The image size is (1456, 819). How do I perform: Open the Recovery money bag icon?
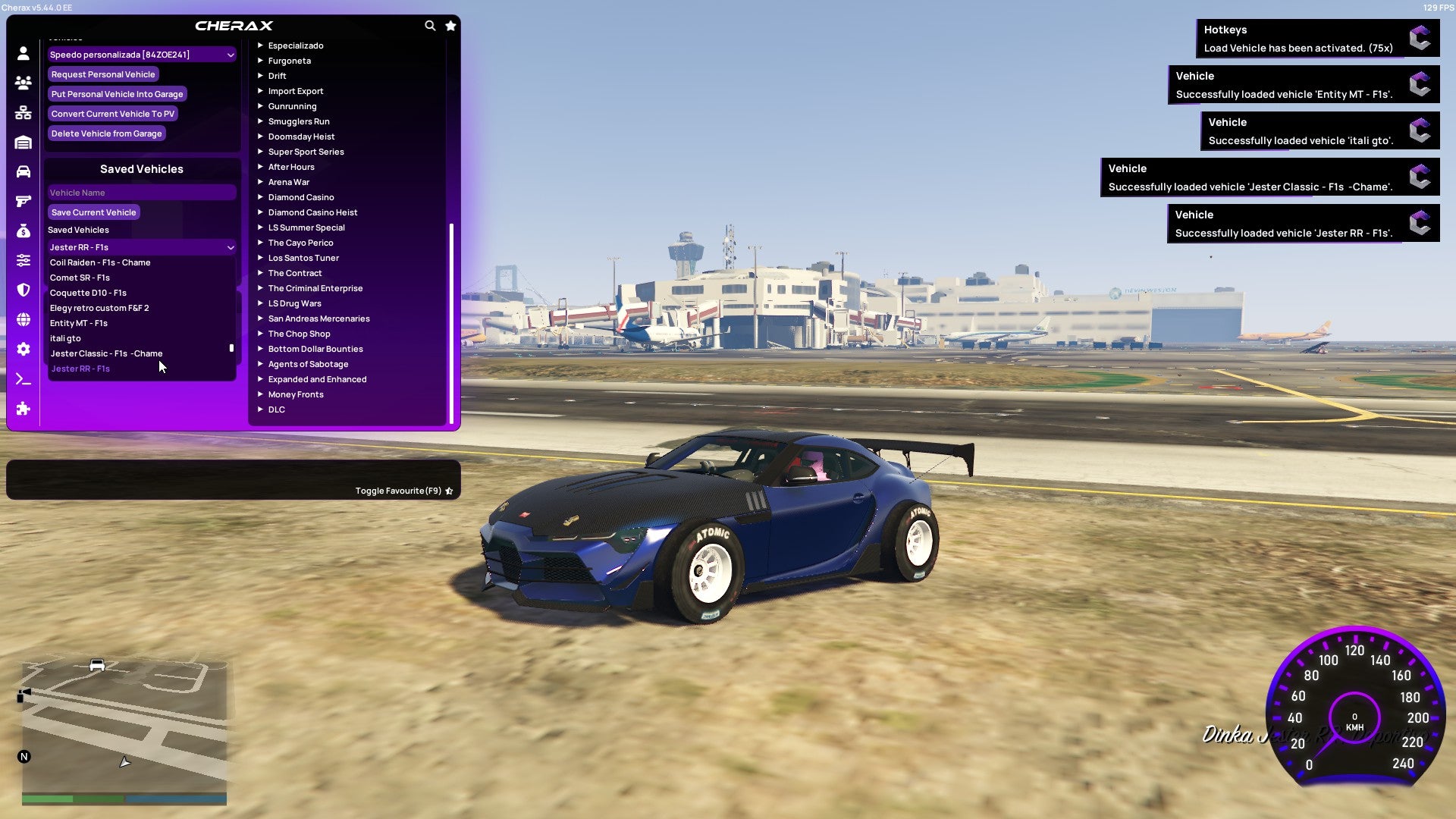click(23, 229)
